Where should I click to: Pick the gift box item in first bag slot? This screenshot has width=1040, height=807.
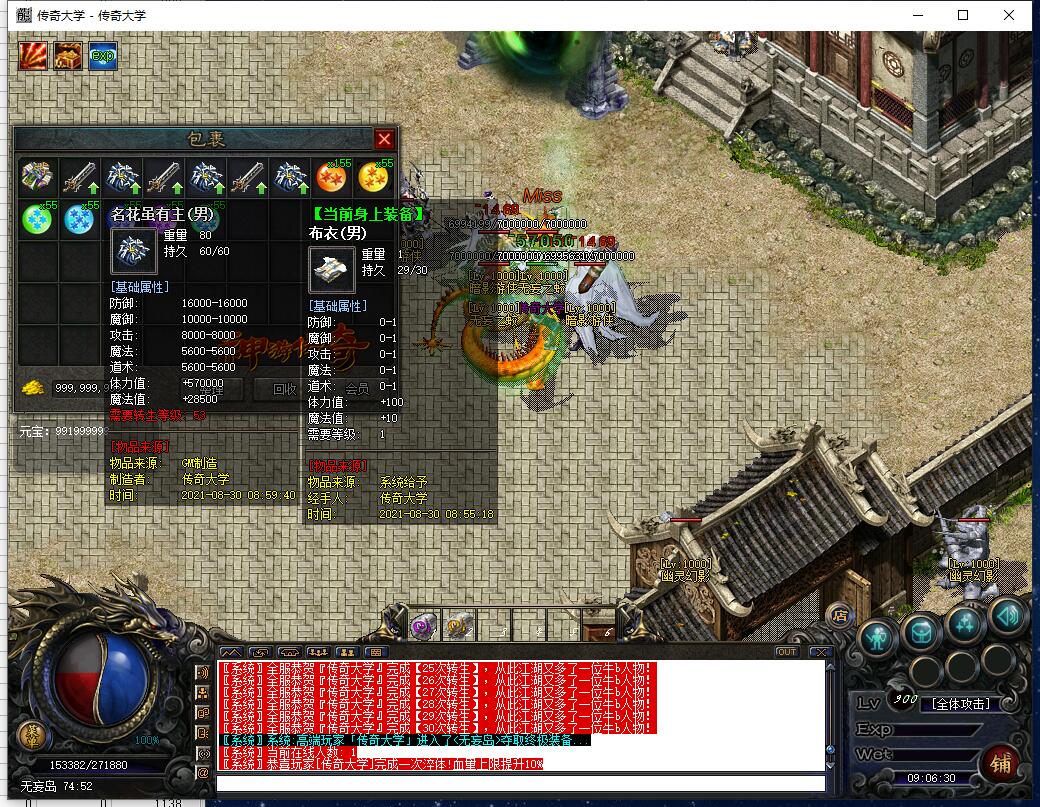coord(37,178)
